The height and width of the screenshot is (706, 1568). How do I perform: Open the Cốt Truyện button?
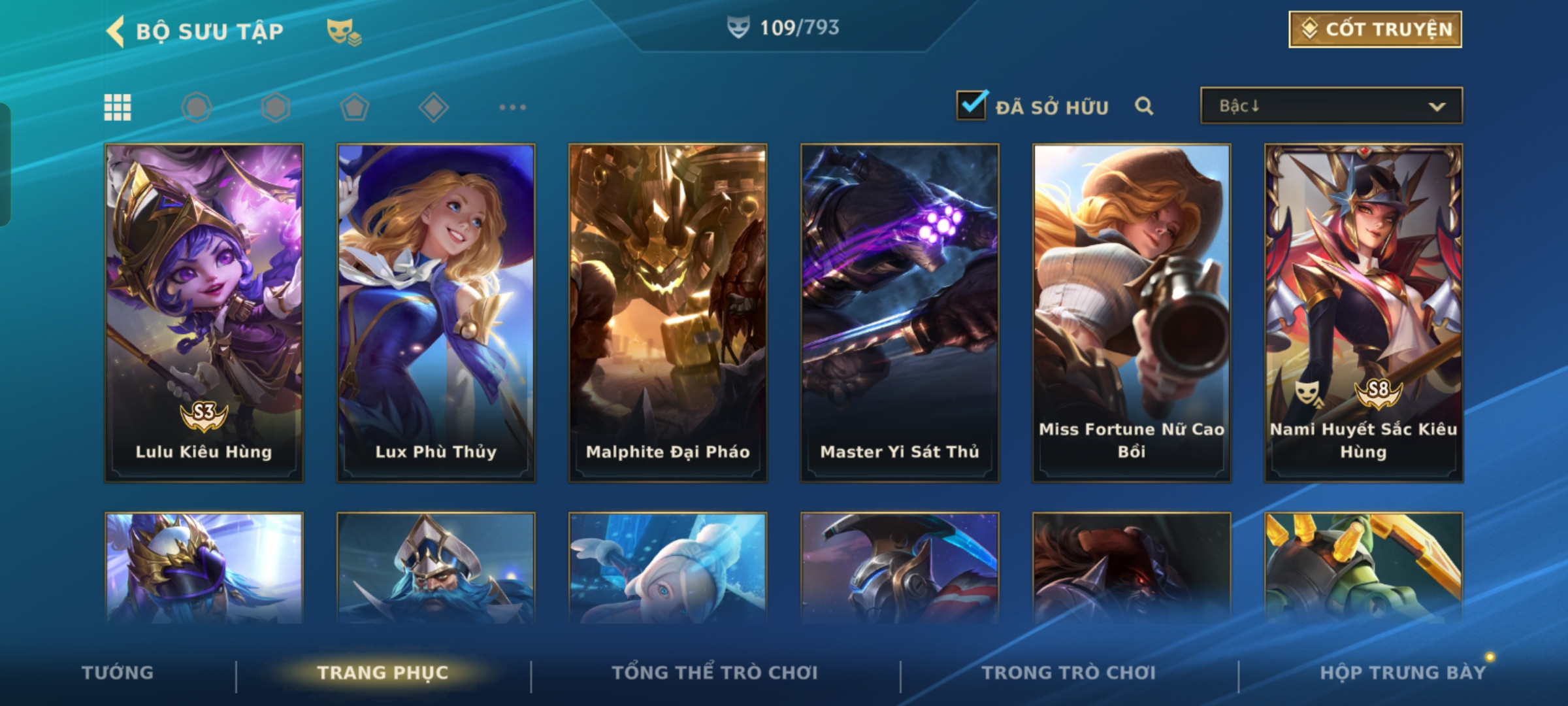[1375, 29]
